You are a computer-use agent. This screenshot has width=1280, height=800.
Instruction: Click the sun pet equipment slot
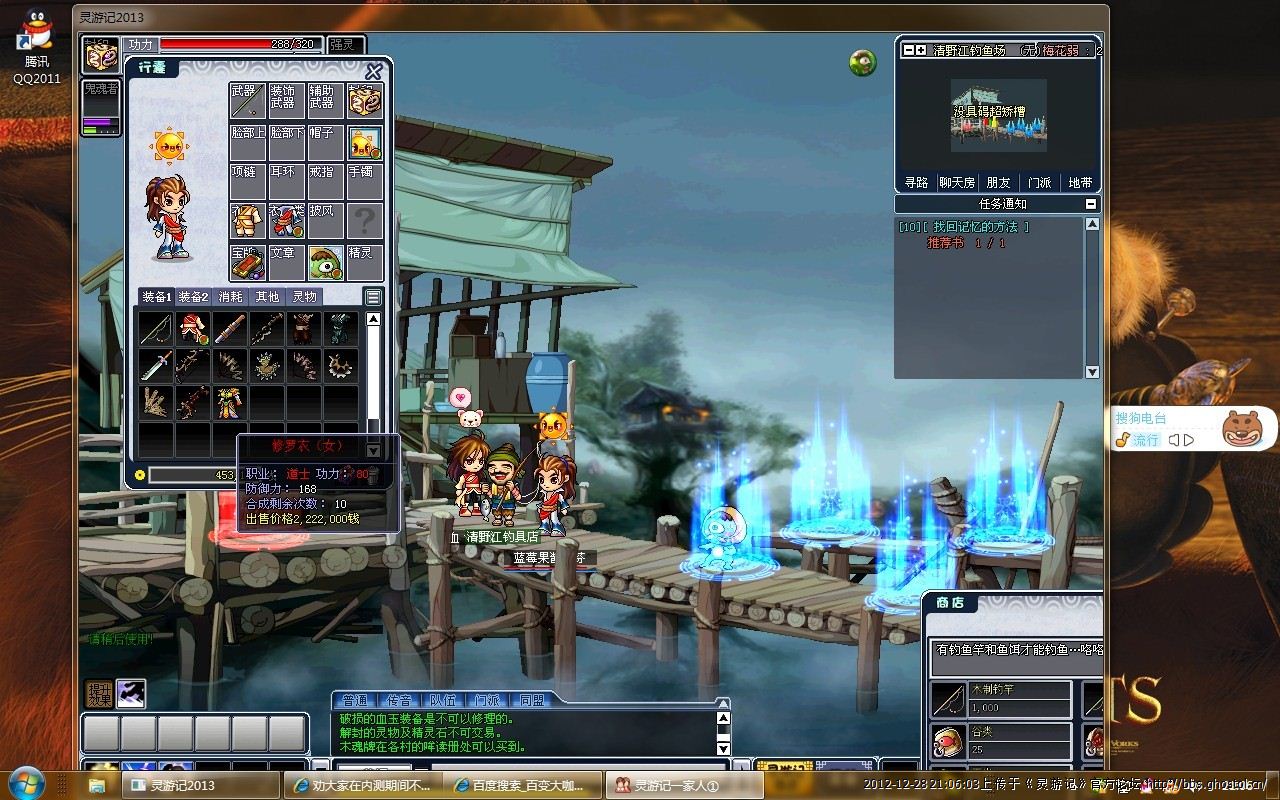pos(365,143)
